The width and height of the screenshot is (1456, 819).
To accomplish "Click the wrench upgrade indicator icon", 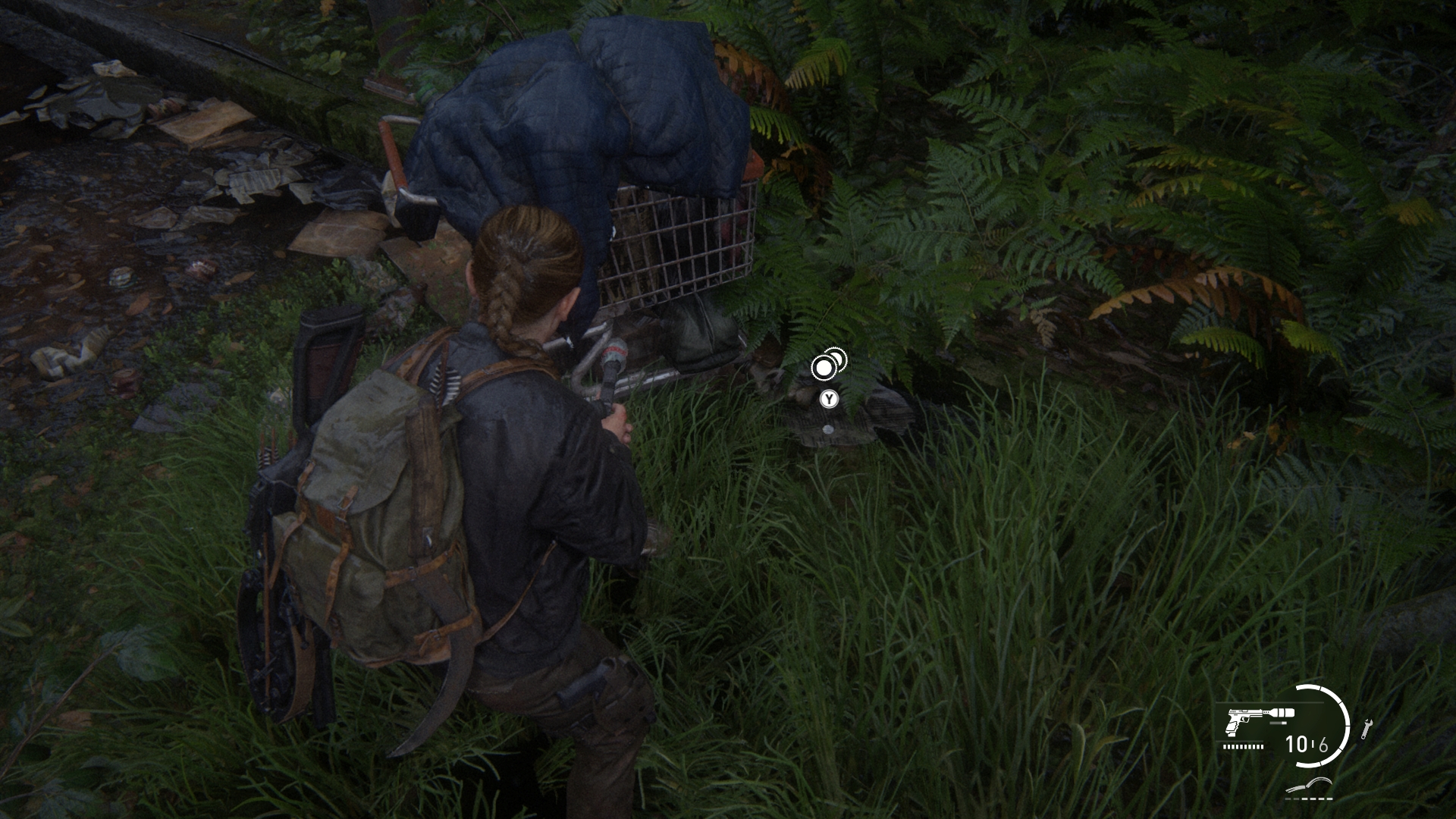I will pos(1367,729).
